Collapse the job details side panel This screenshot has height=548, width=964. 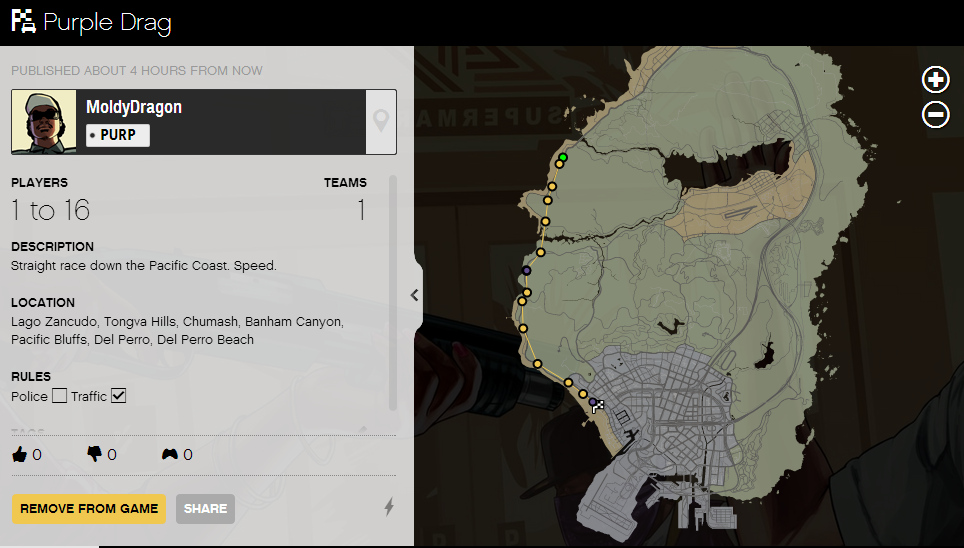[x=415, y=295]
